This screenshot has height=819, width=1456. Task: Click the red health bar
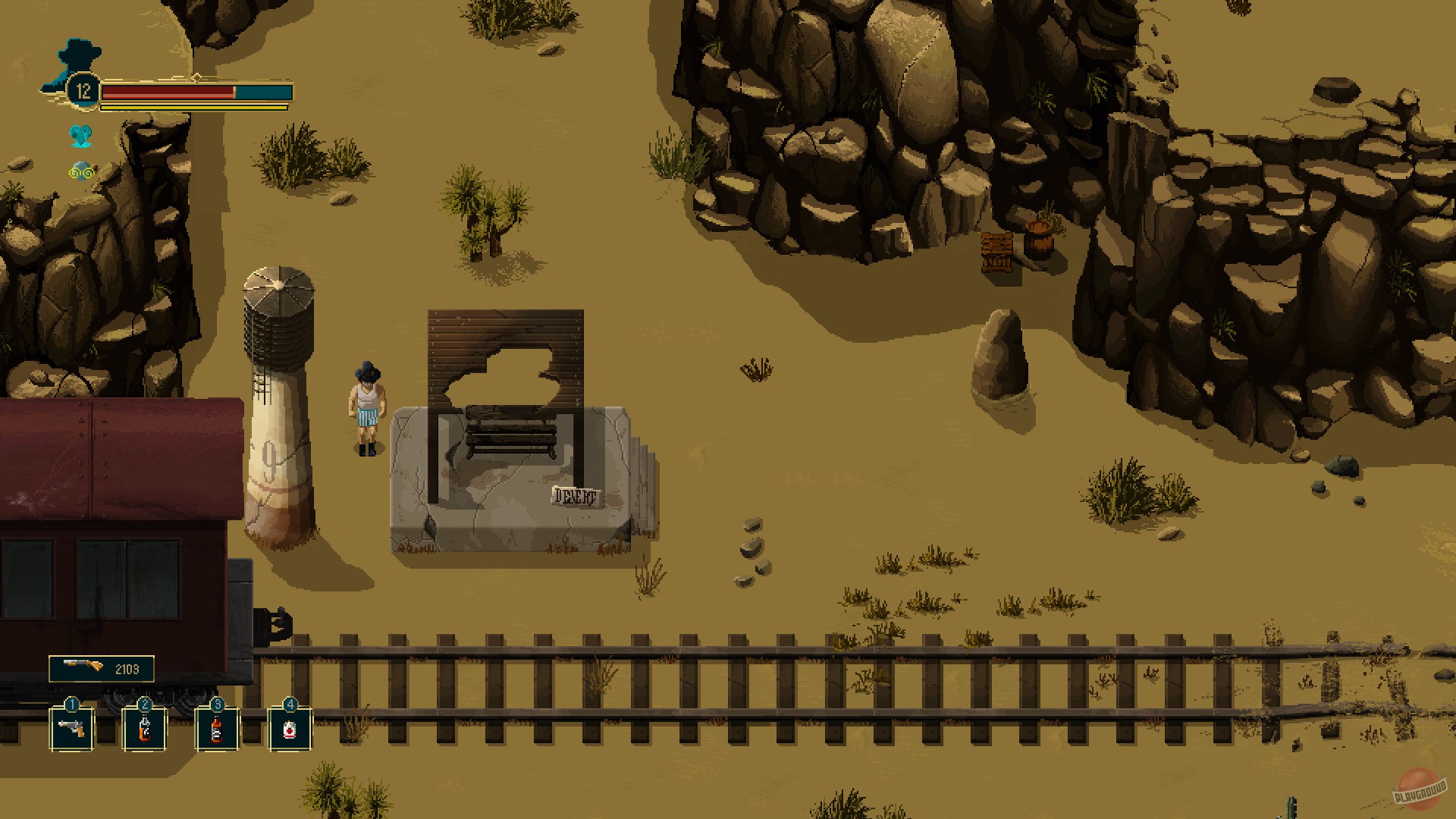167,91
